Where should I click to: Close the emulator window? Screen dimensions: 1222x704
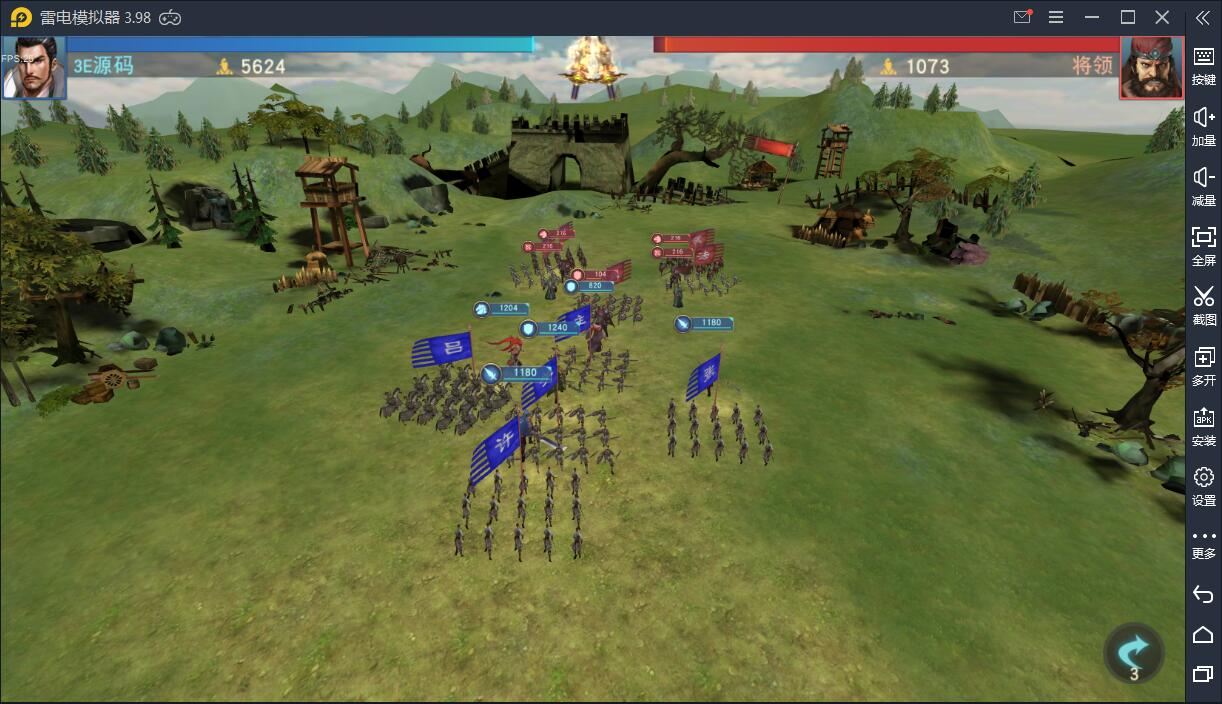tap(1162, 17)
